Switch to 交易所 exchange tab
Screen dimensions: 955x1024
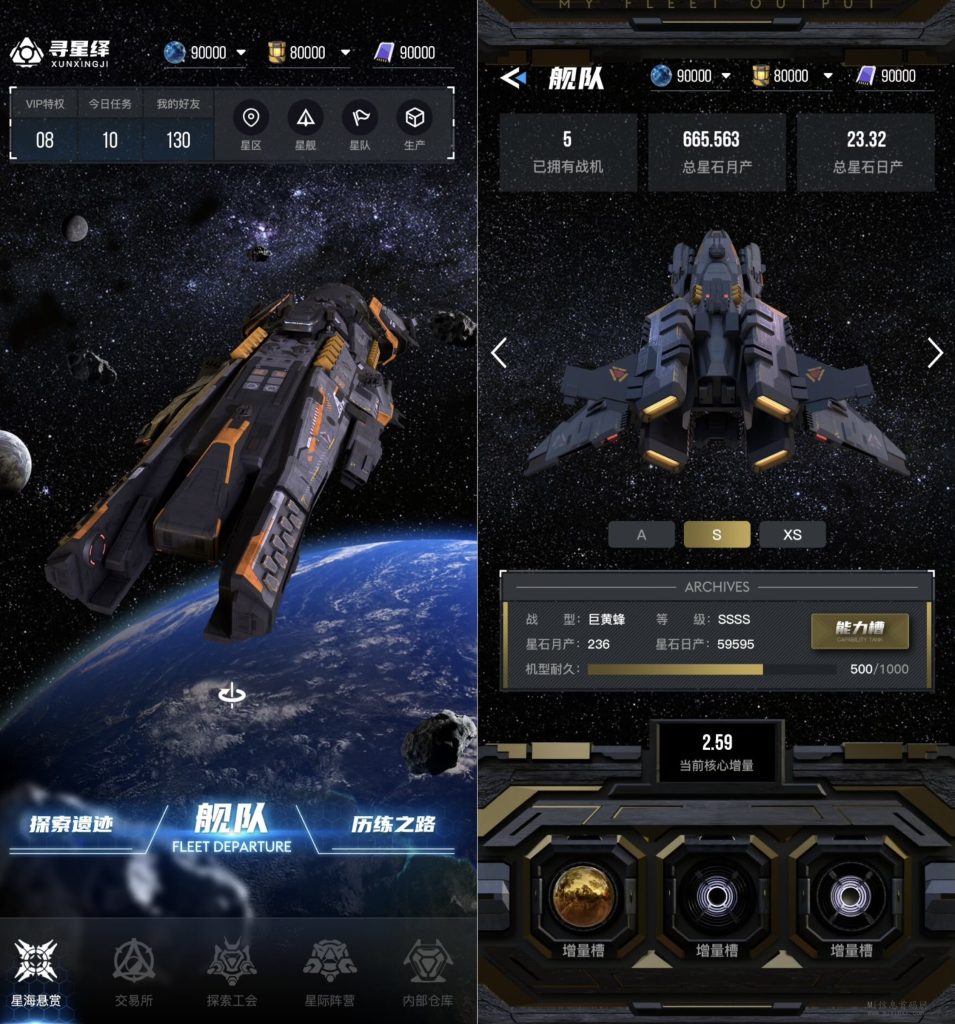pos(133,971)
